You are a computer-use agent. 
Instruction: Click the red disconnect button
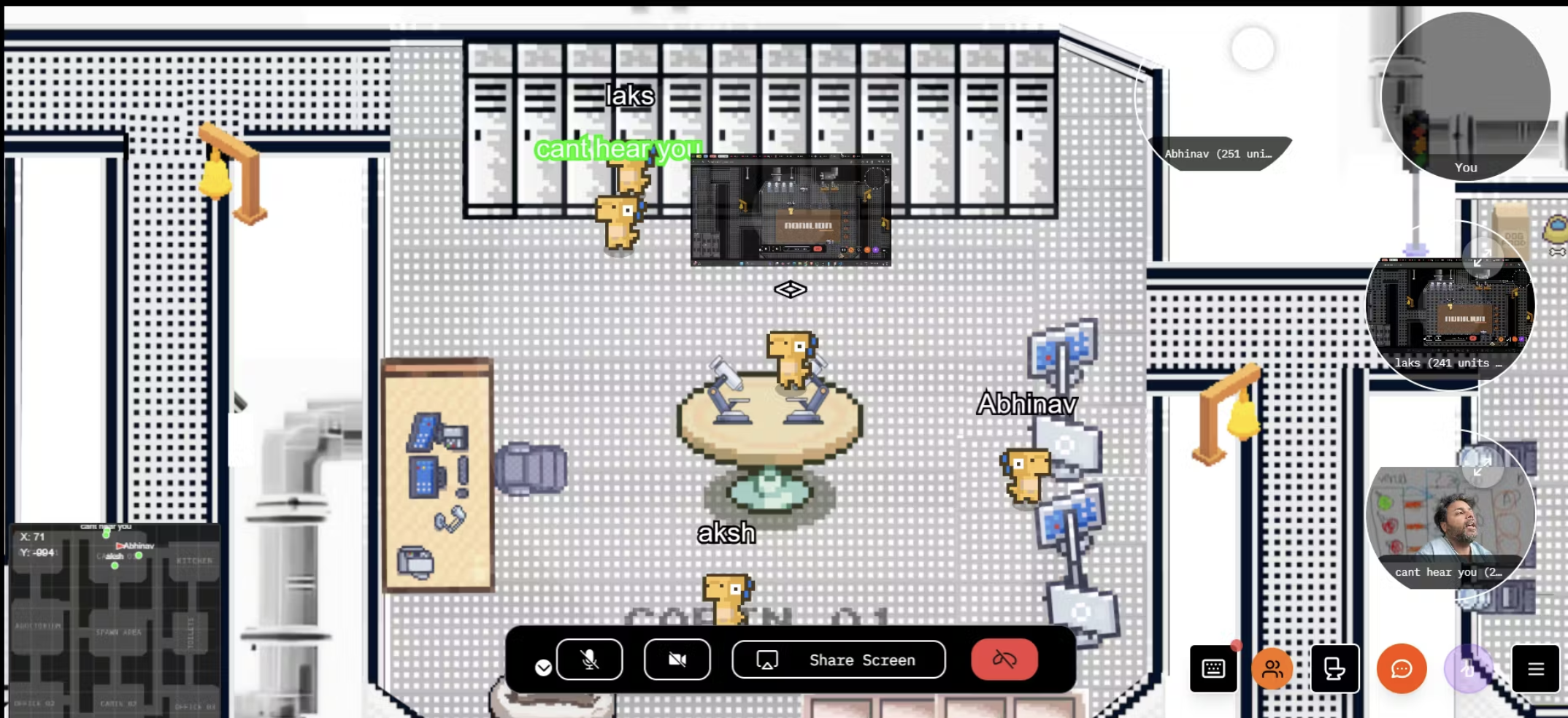tap(1004, 660)
